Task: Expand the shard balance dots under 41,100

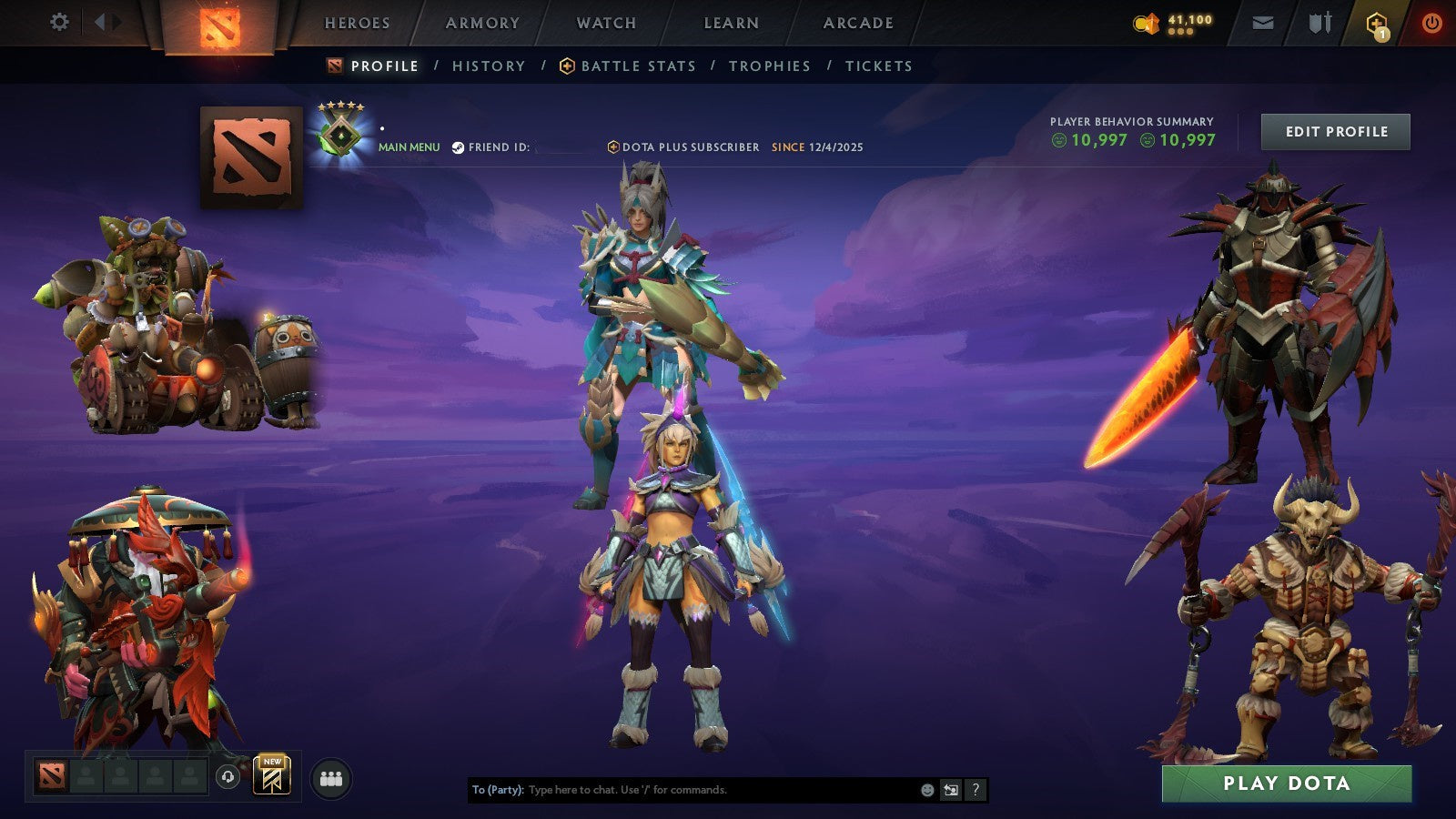Action: (1180, 31)
